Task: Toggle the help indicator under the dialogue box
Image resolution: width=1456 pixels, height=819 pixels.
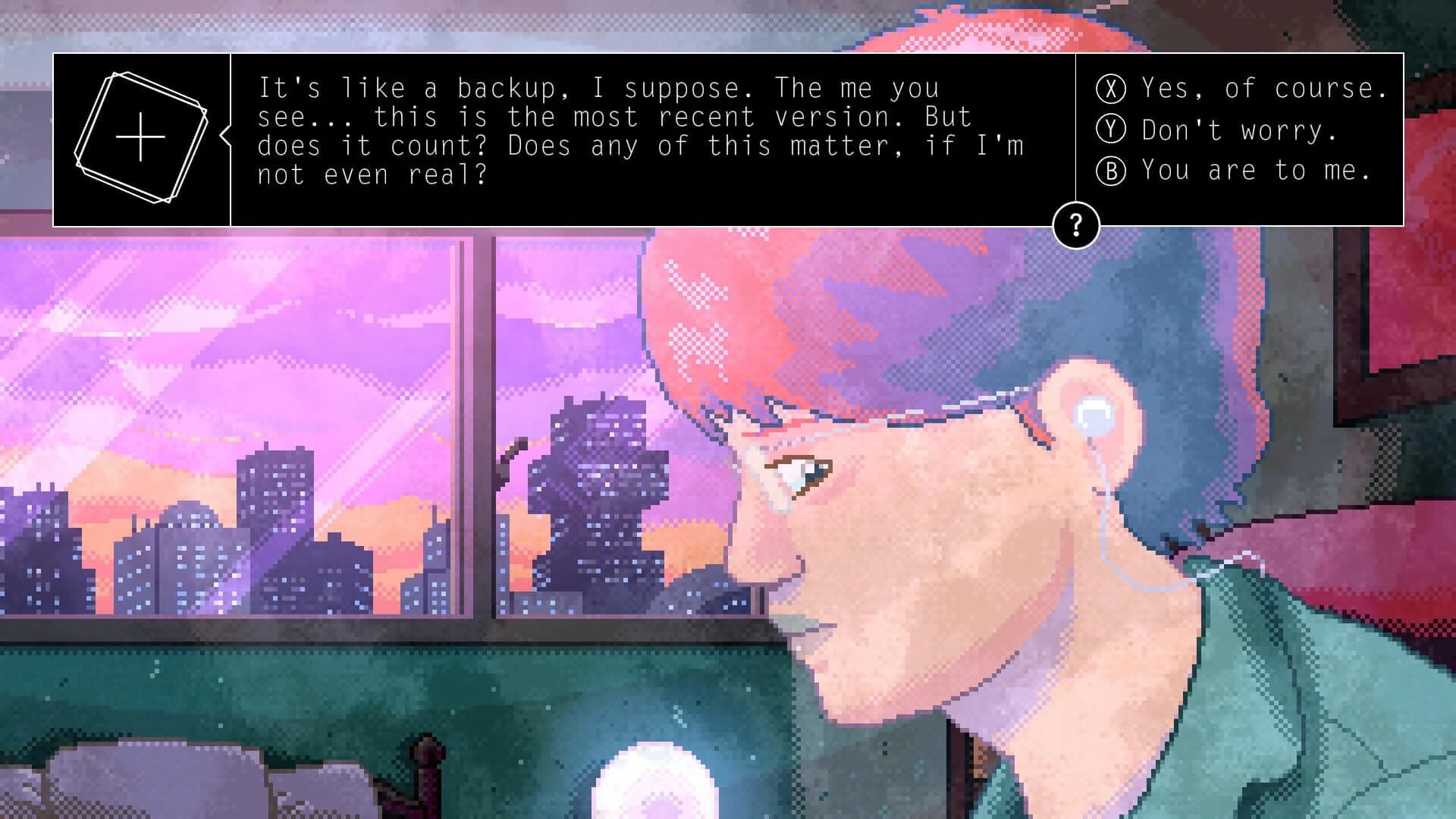Action: [x=1076, y=224]
